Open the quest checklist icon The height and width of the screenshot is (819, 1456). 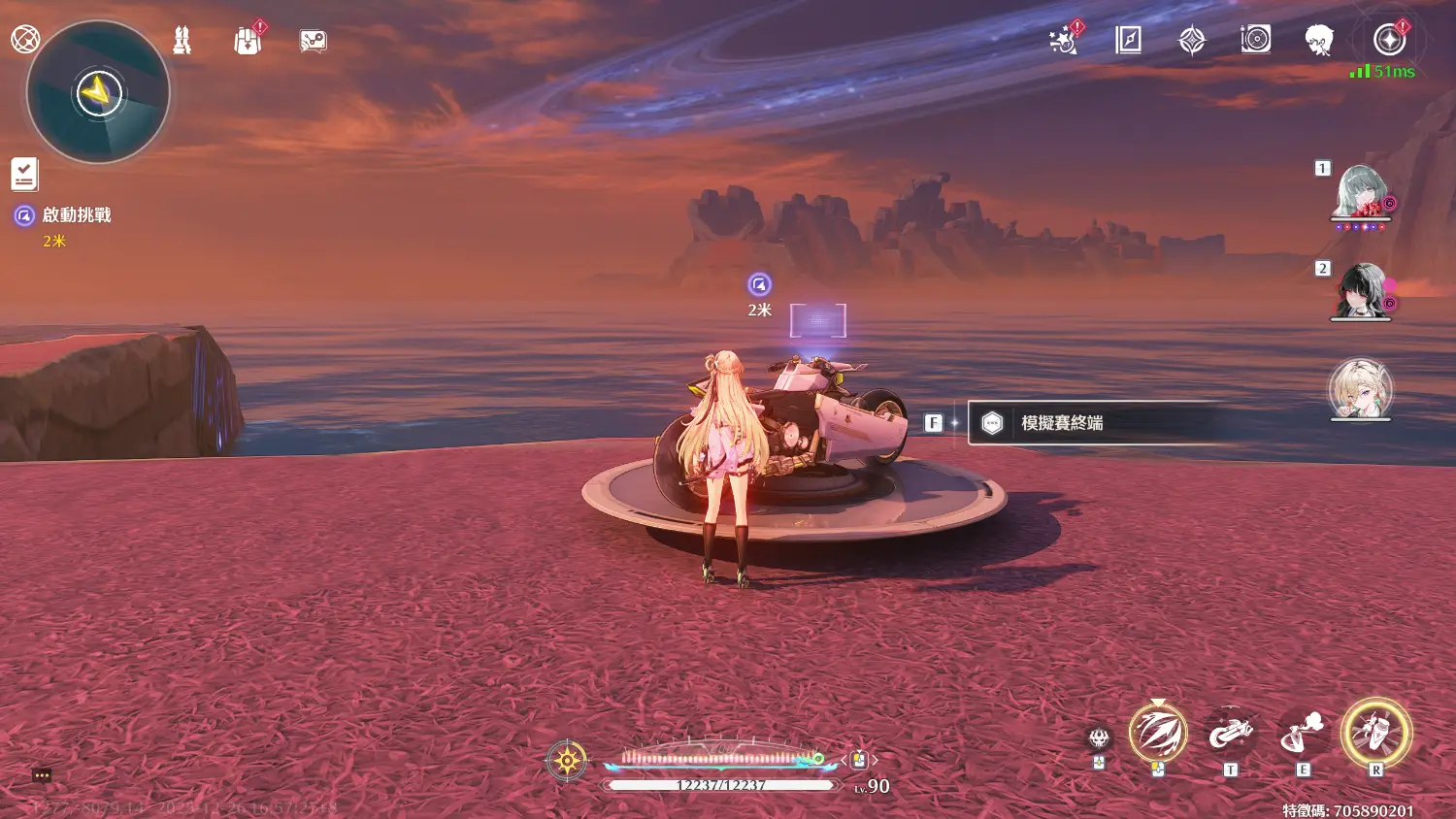pyautogui.click(x=24, y=175)
